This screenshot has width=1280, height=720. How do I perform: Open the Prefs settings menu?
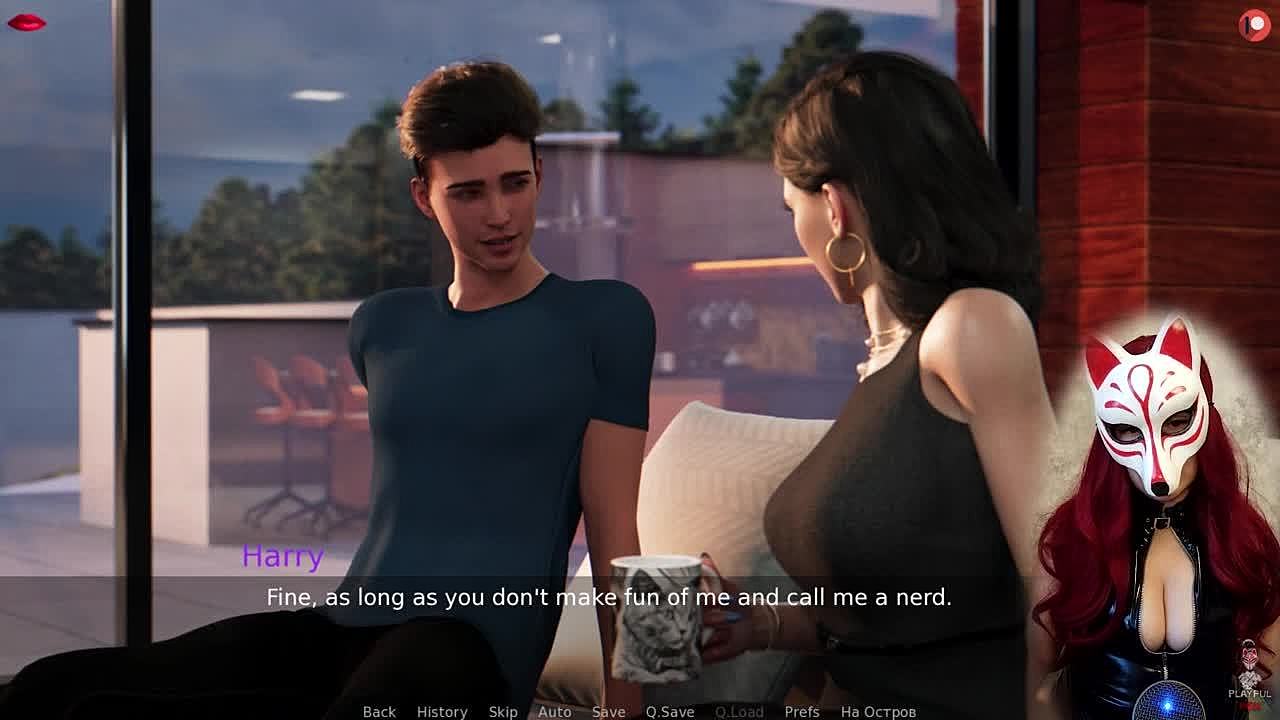802,711
